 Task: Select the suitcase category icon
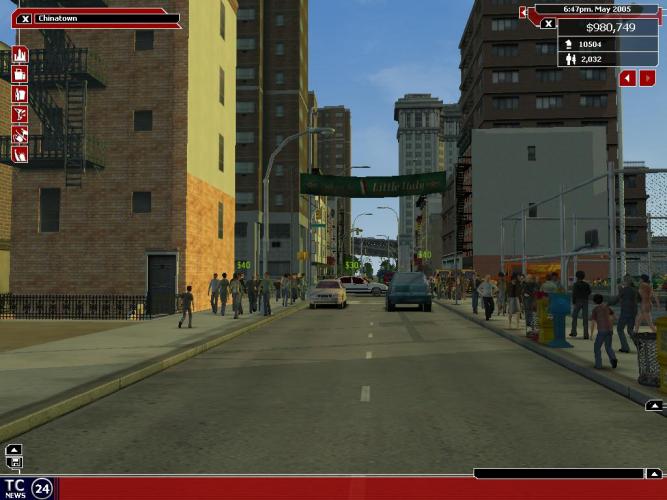click(20, 74)
